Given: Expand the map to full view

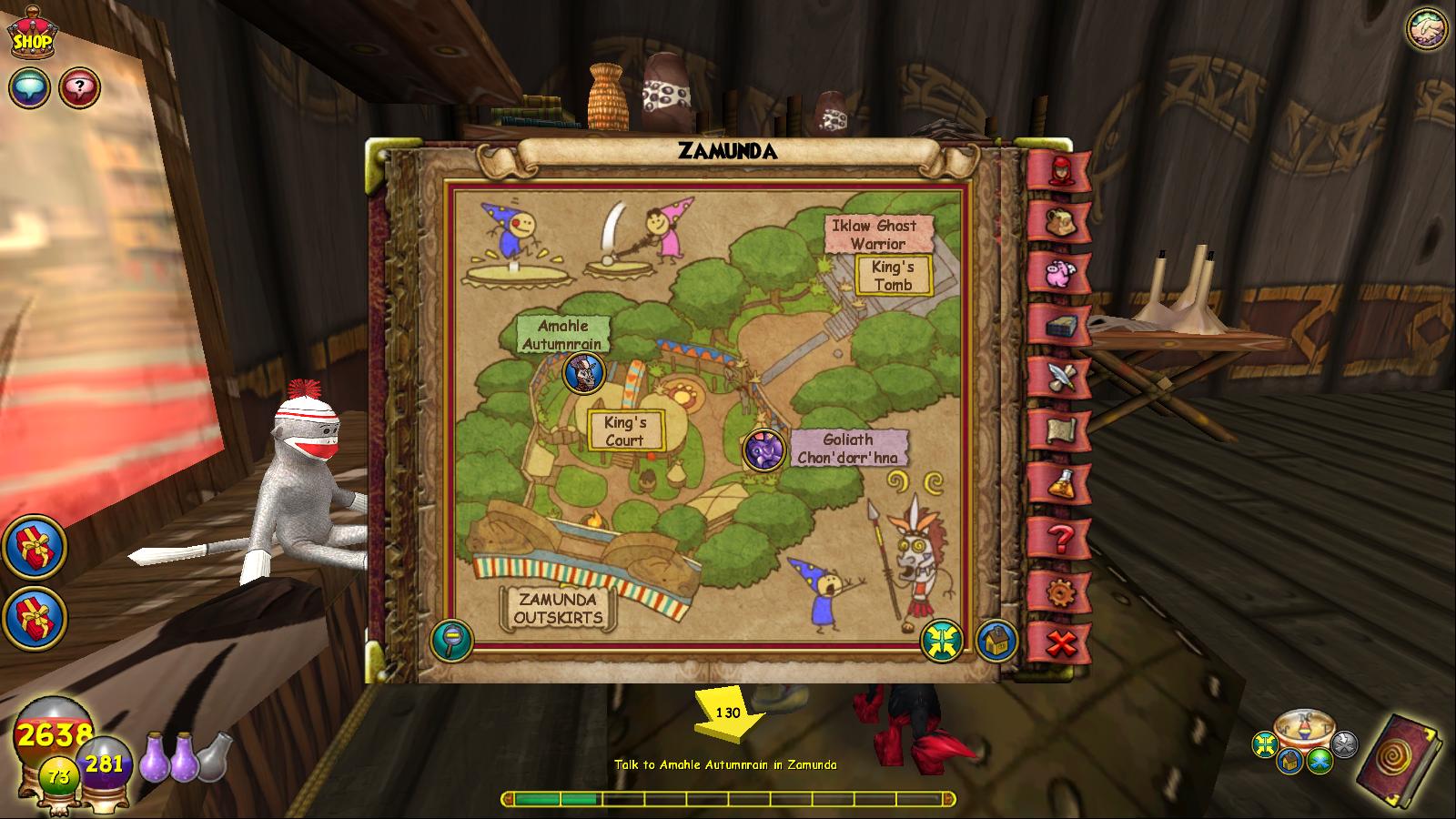Looking at the screenshot, I should click(941, 640).
